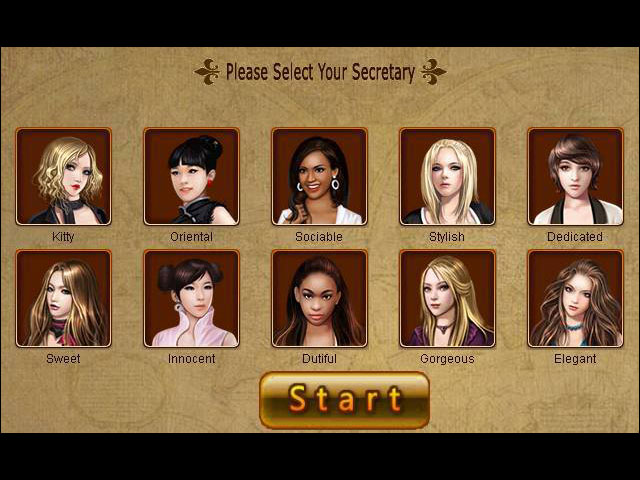Screen dimensions: 640x480
Task: Pick the Sweet secretary portrait
Action: pyautogui.click(x=63, y=298)
